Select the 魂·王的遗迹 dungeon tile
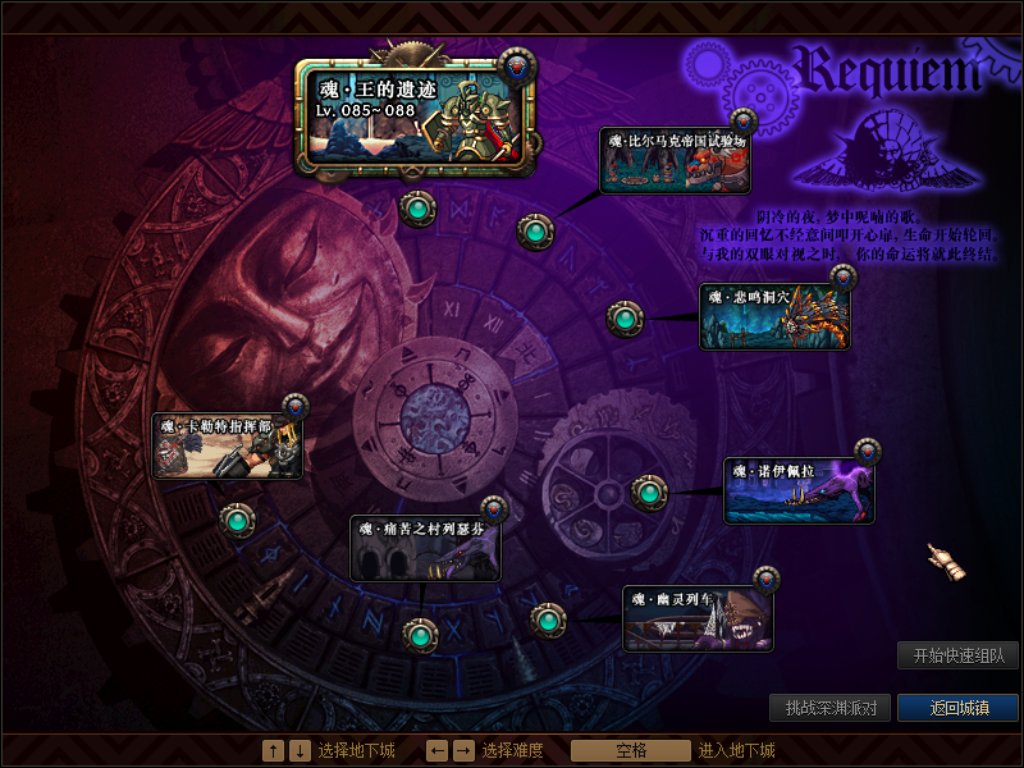This screenshot has width=1024, height=768. [415, 117]
